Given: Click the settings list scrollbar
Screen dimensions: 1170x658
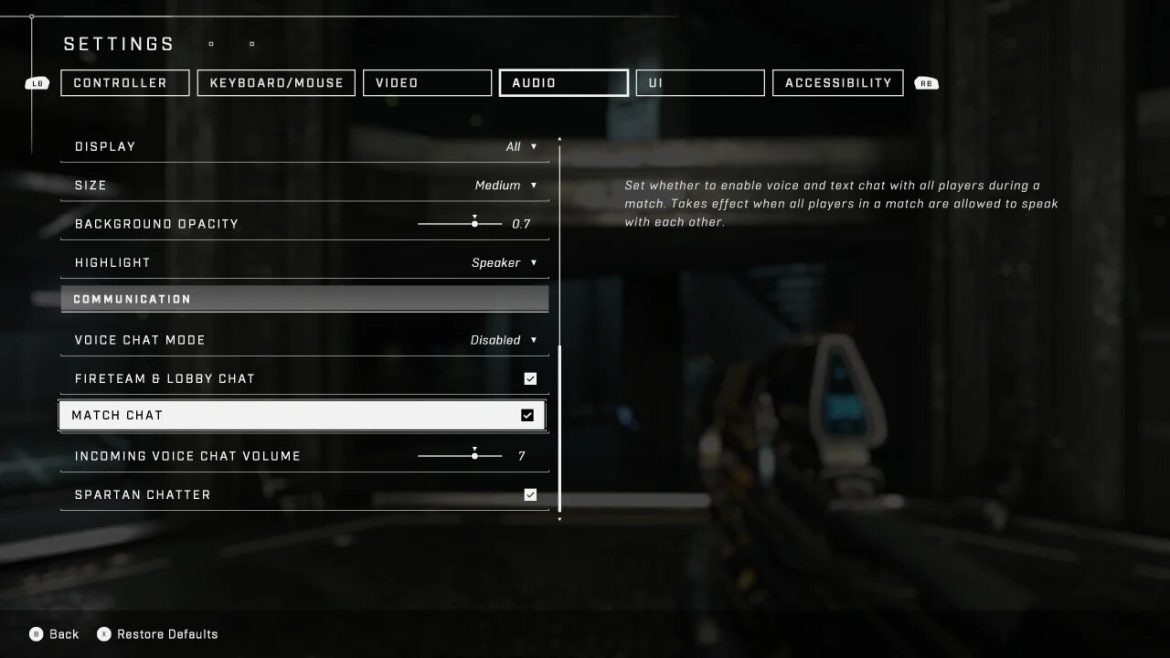Looking at the screenshot, I should pos(560,430).
